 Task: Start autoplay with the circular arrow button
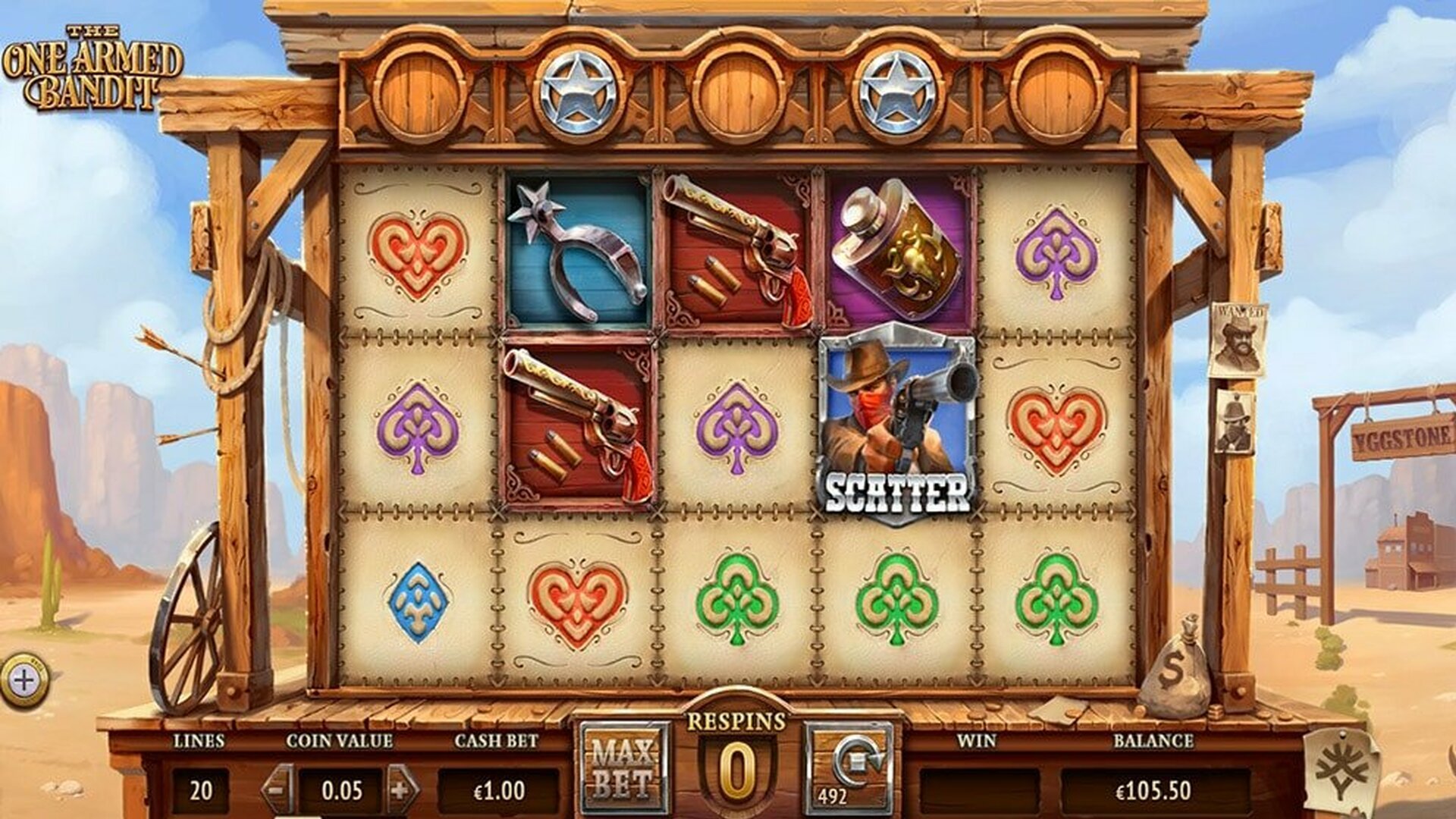(x=850, y=767)
